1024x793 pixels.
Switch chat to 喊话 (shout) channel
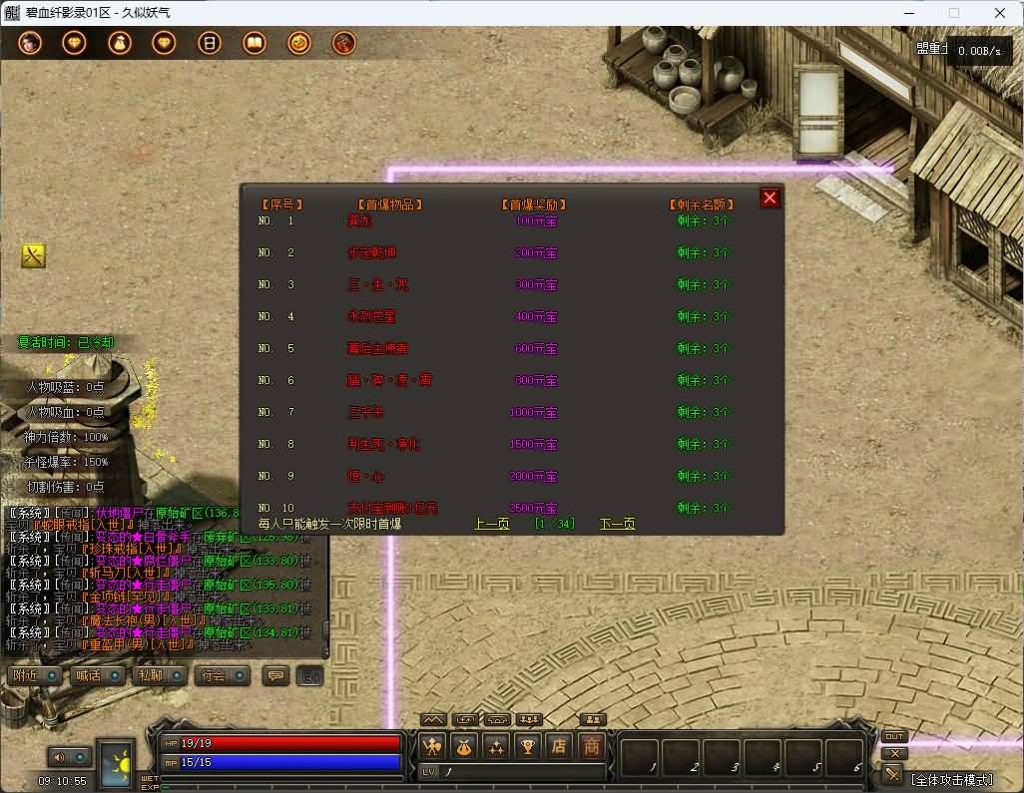click(x=93, y=675)
